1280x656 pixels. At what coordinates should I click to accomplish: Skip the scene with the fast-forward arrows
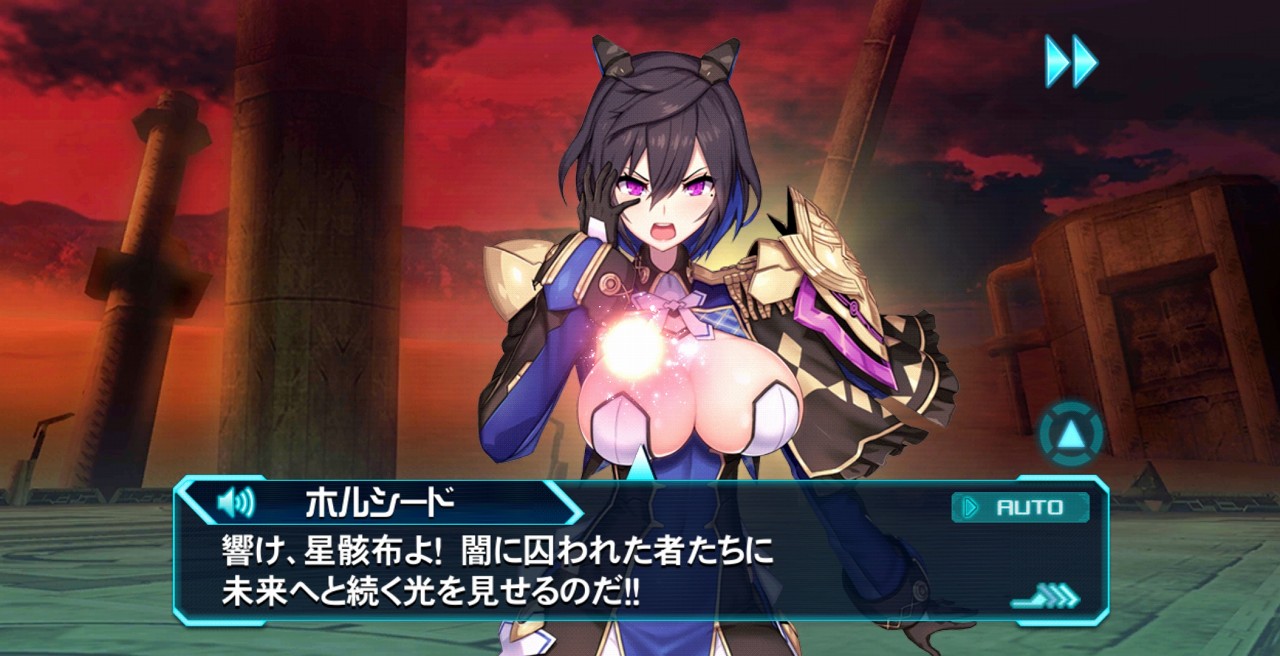(1071, 61)
